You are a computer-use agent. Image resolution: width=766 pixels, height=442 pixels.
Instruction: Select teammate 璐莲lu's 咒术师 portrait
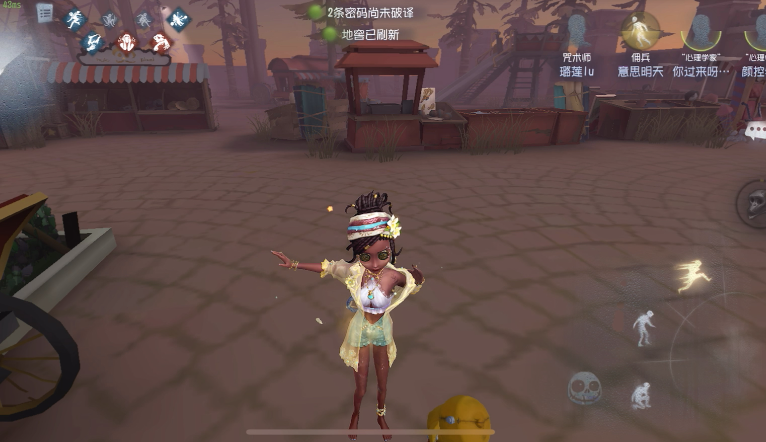pyautogui.click(x=576, y=31)
